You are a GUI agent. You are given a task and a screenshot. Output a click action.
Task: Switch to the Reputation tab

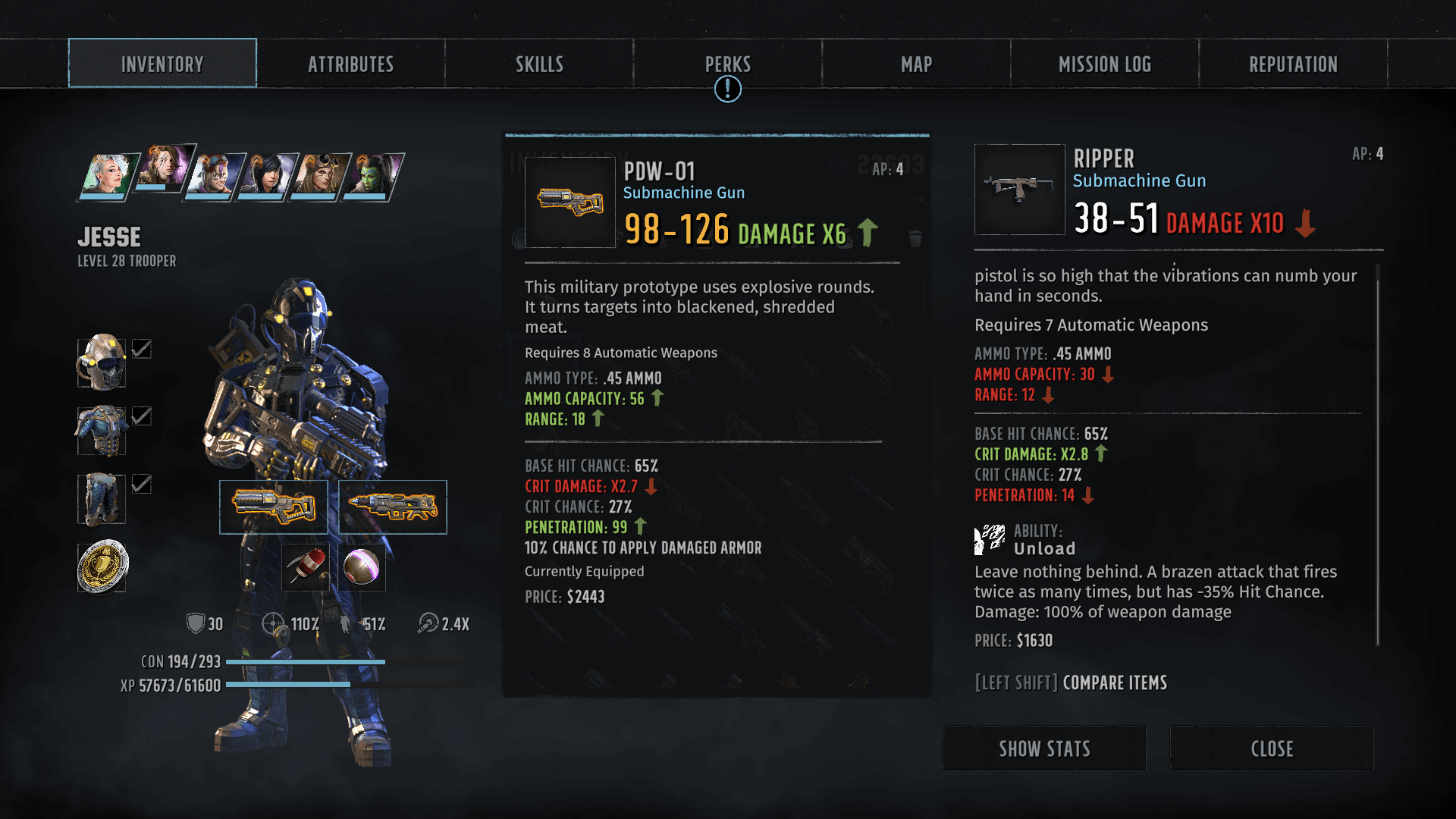coord(1293,64)
